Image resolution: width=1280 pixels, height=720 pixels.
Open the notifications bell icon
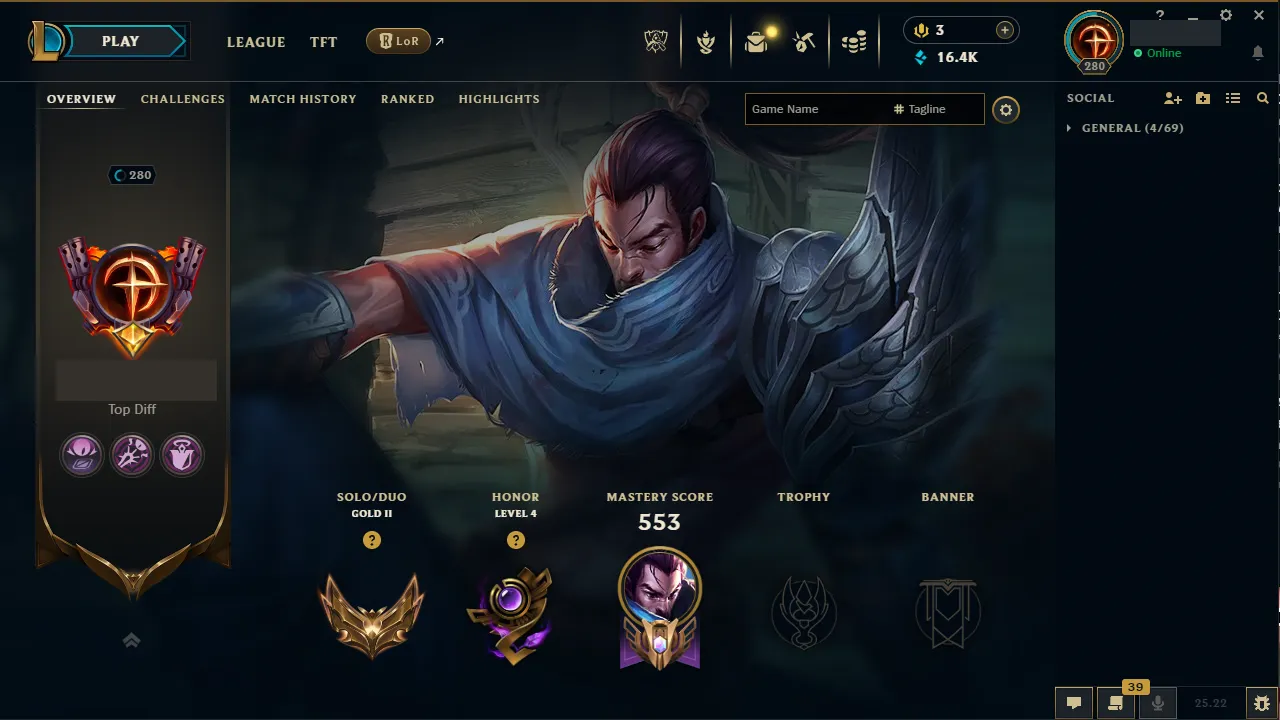point(1258,53)
